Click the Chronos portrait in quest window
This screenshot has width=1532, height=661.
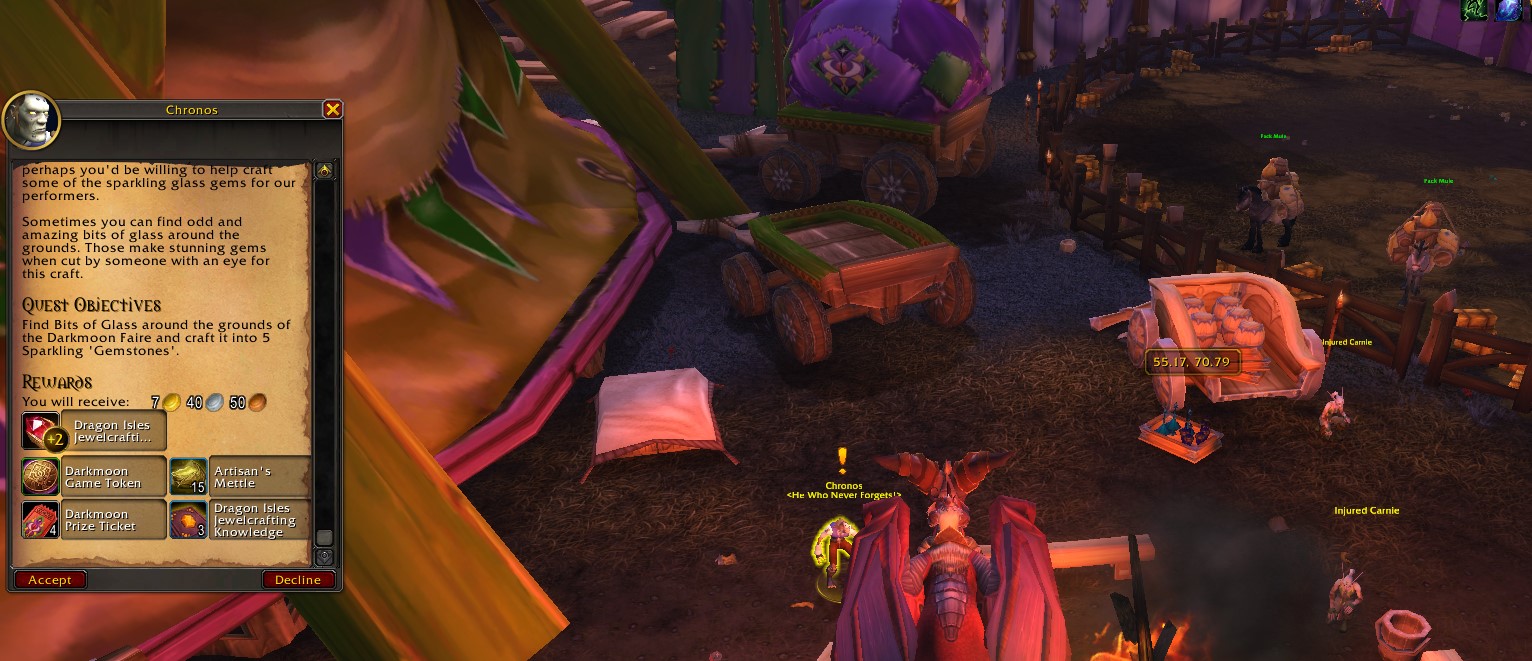click(x=32, y=121)
